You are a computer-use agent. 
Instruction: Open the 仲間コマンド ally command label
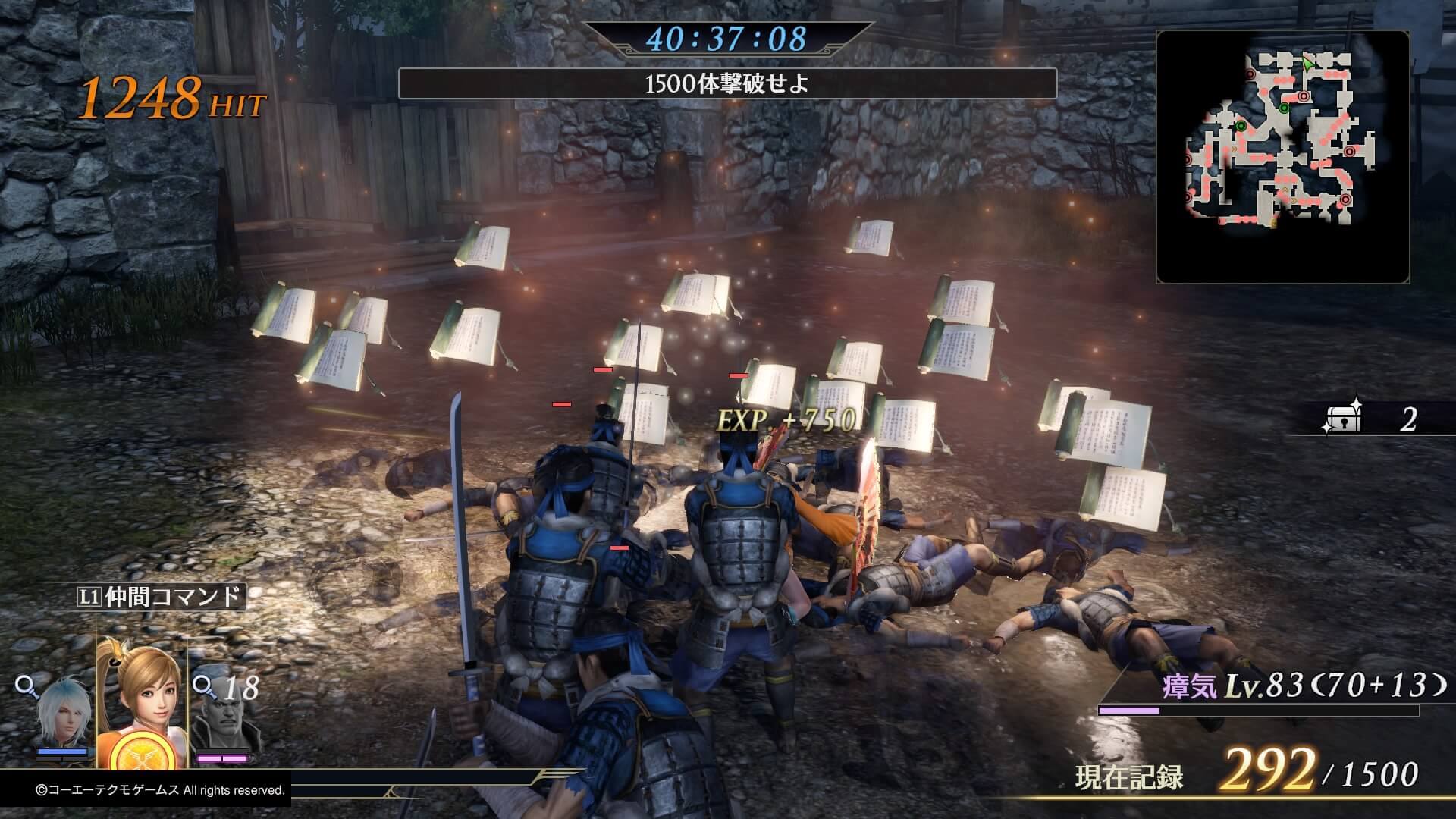pyautogui.click(x=161, y=596)
